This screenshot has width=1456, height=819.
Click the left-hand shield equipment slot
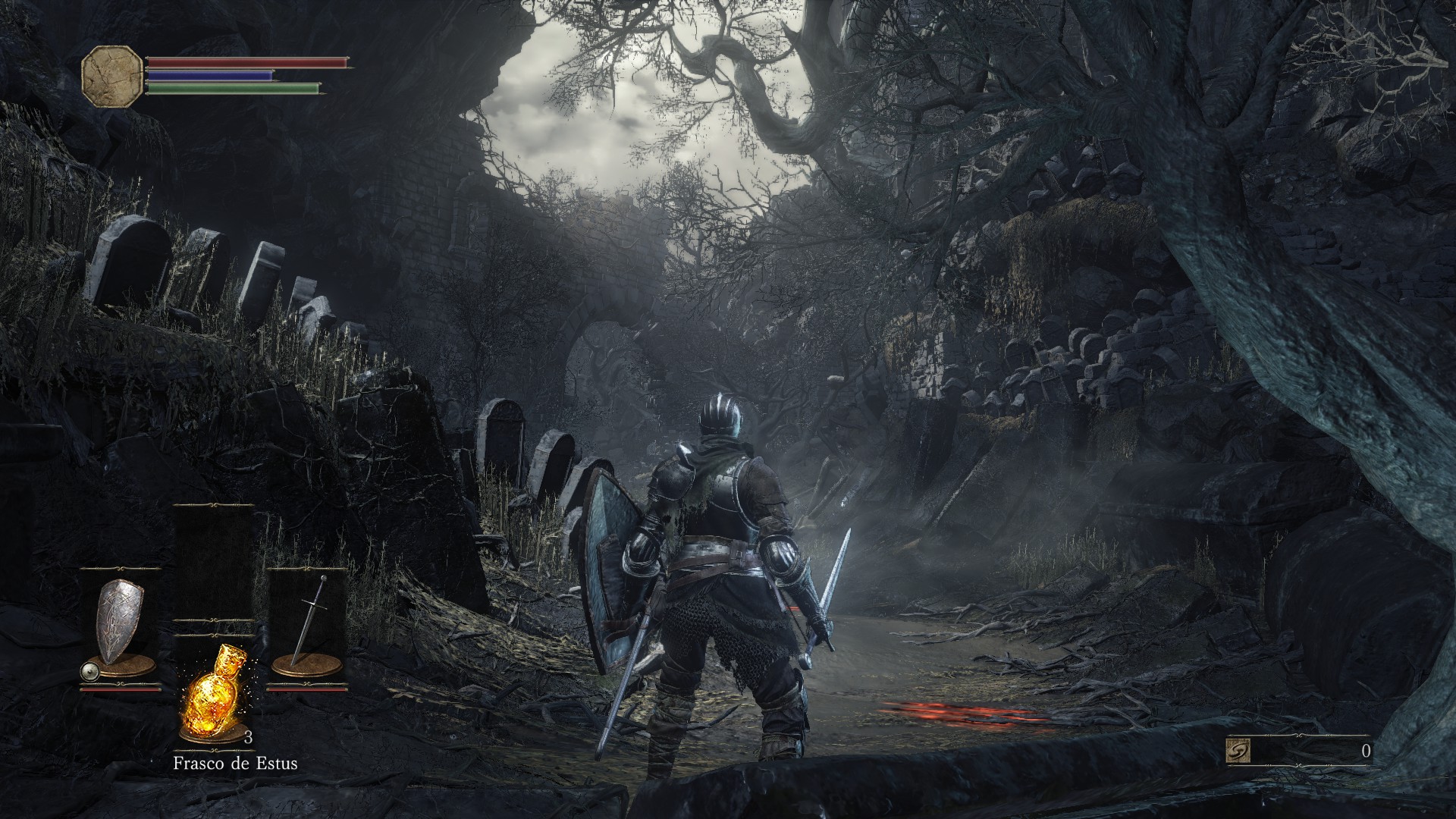tap(120, 627)
